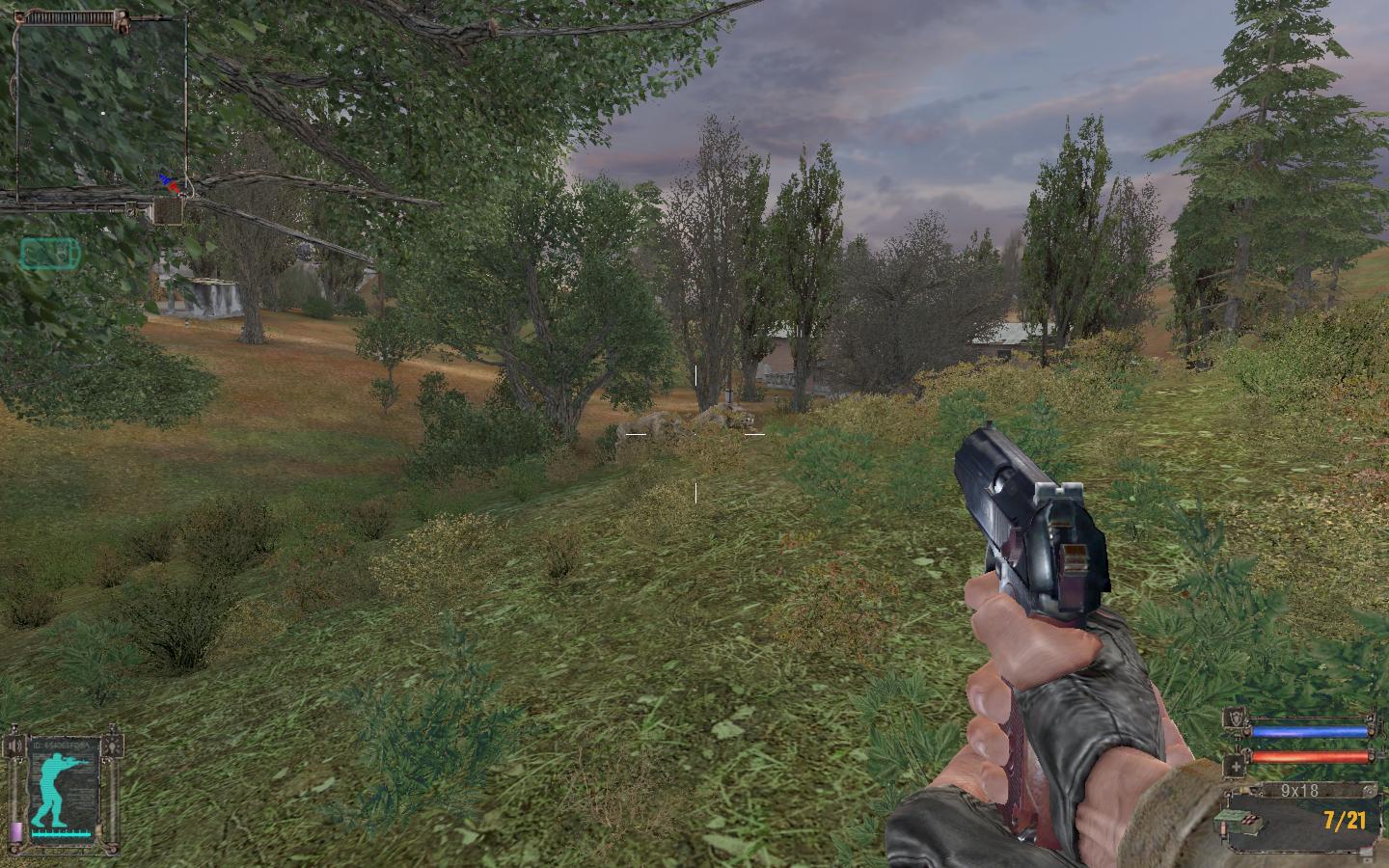Click the teal battery indicator icon
The height and width of the screenshot is (868, 1389).
point(51,254)
